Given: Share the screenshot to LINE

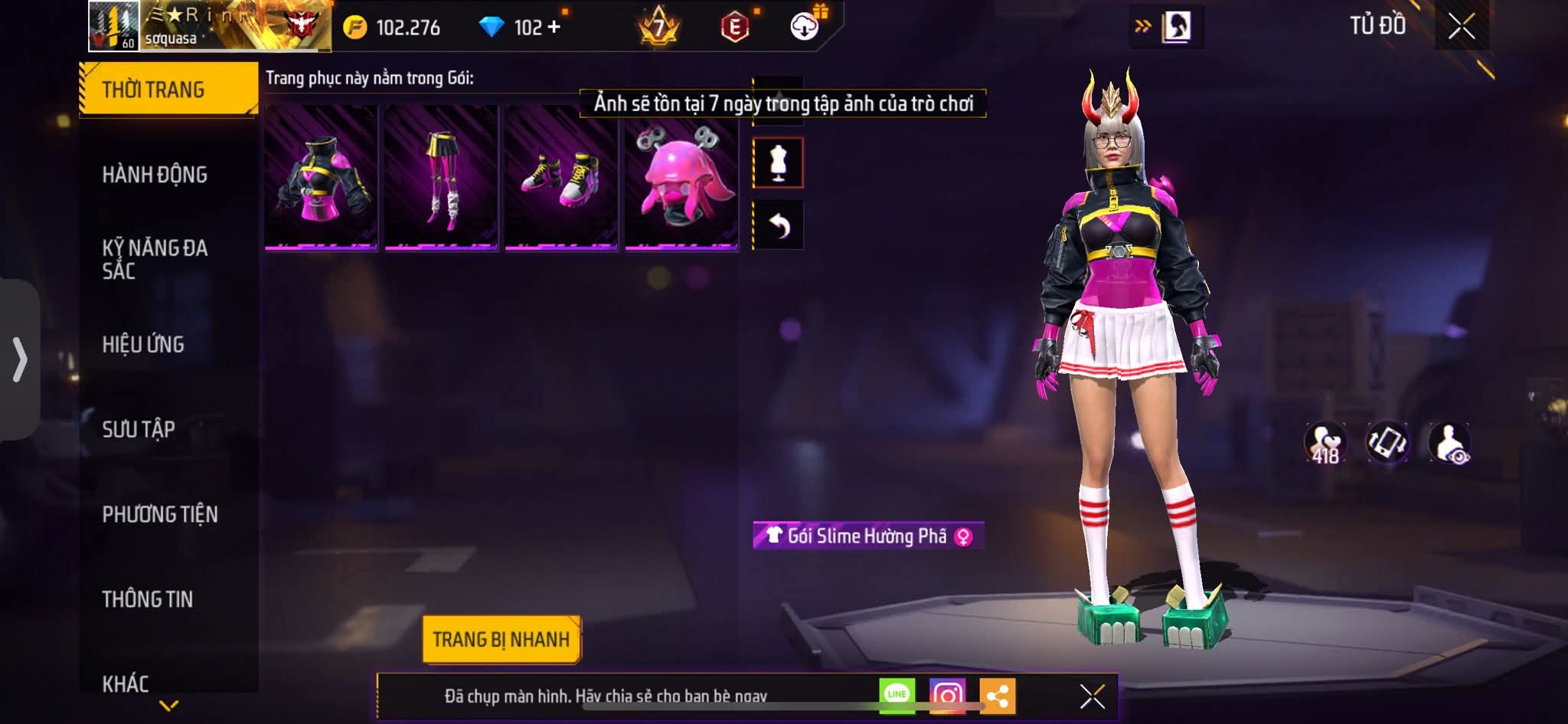Looking at the screenshot, I should 897,695.
